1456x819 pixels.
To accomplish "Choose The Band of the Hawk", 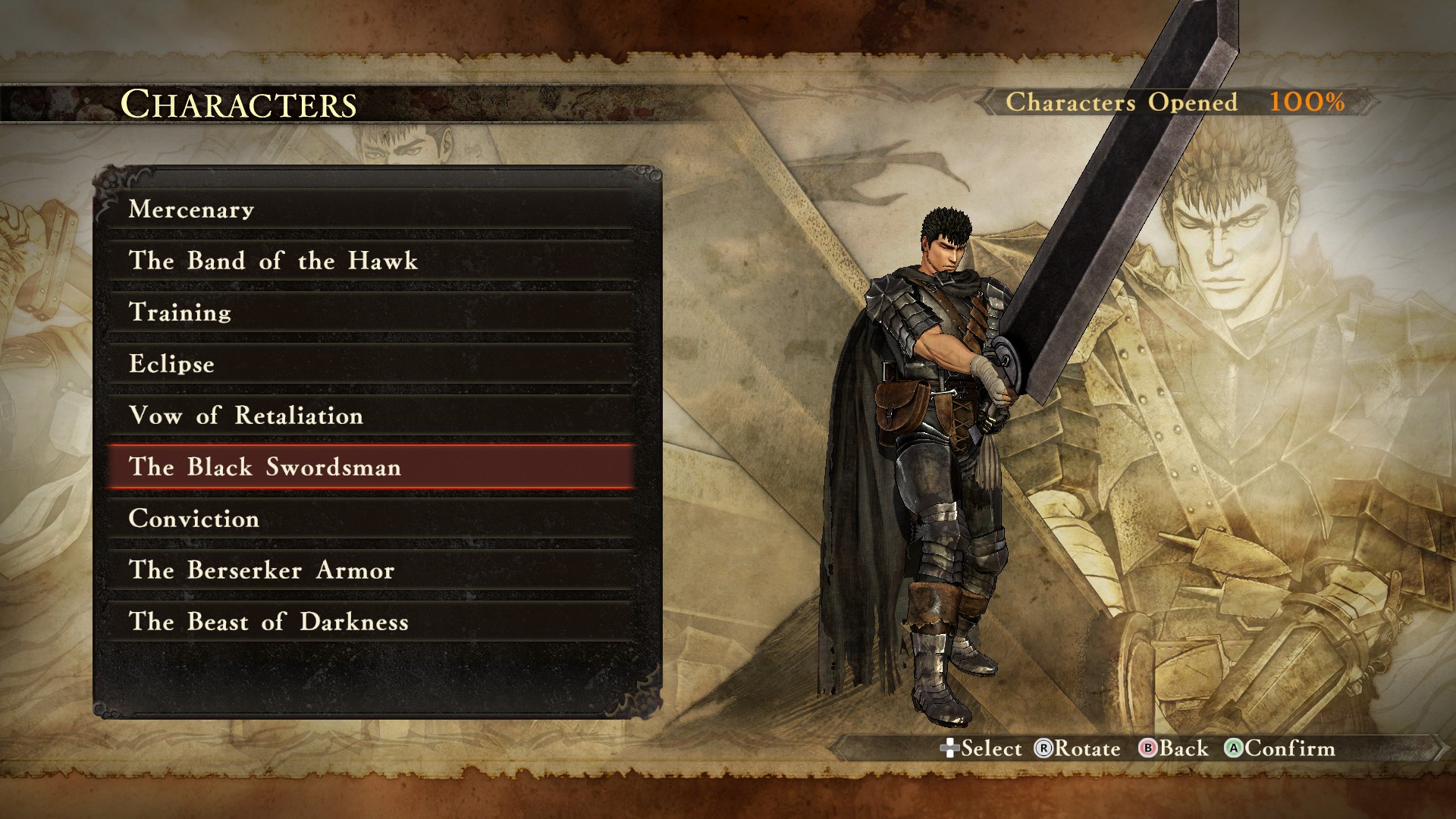I will (x=370, y=261).
